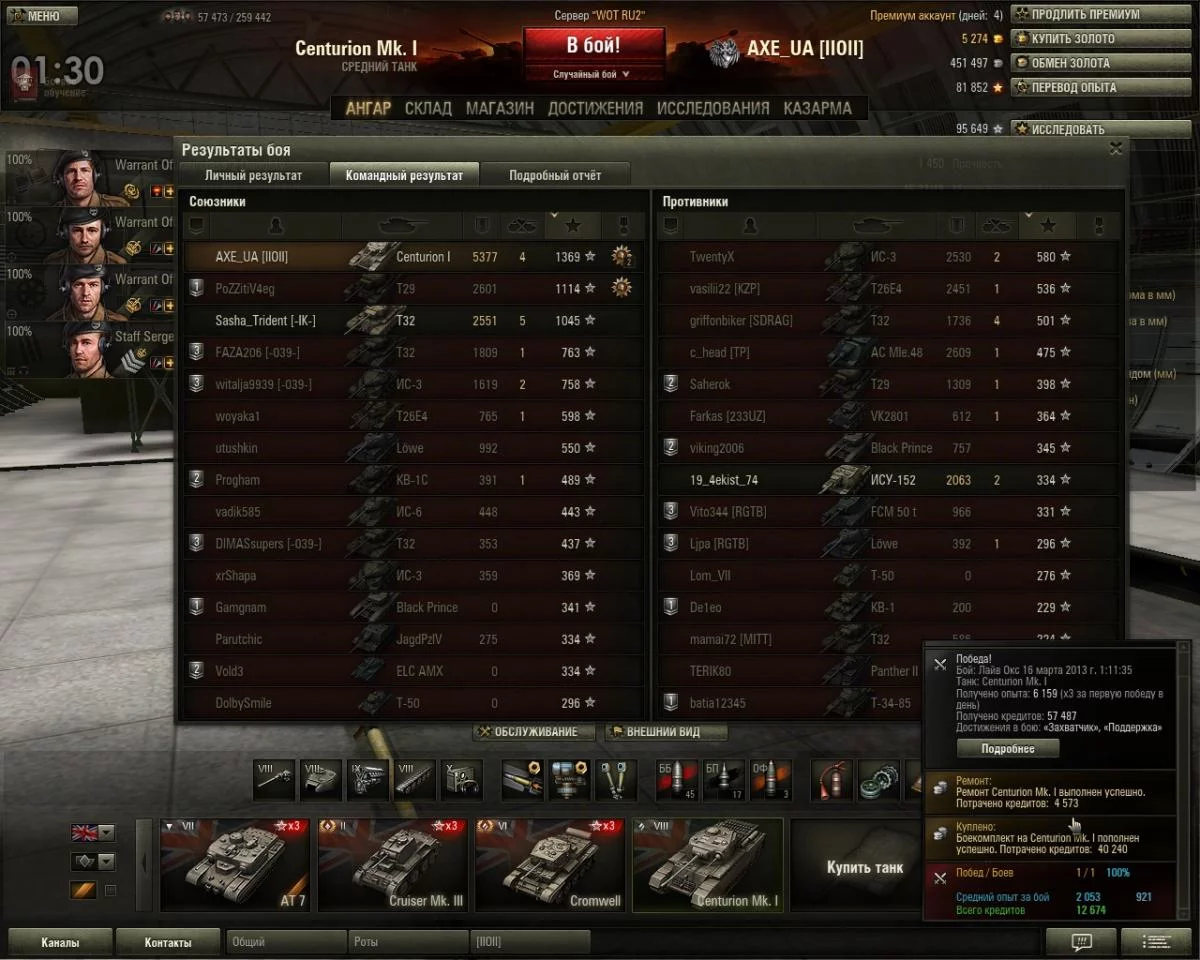Go to the Магазин section

click(499, 108)
